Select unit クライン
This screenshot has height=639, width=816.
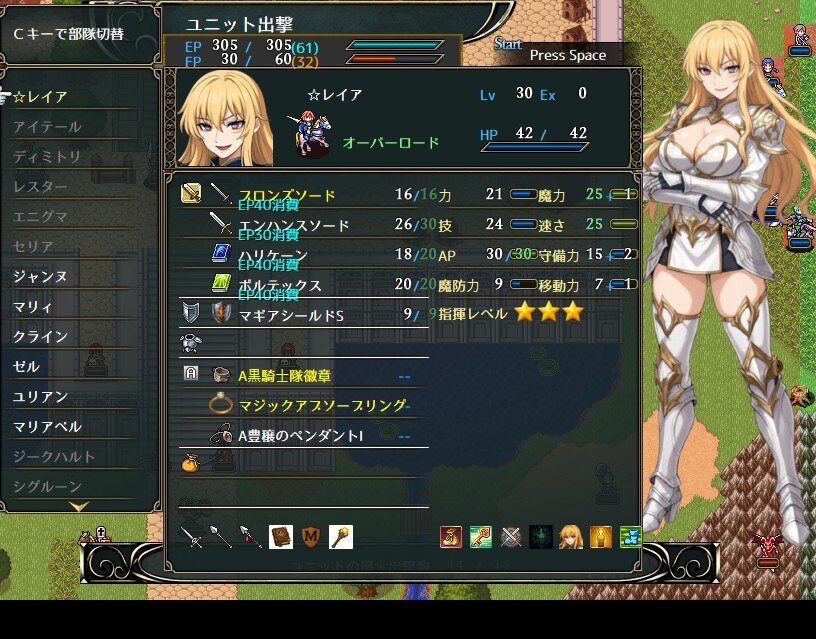click(x=41, y=337)
